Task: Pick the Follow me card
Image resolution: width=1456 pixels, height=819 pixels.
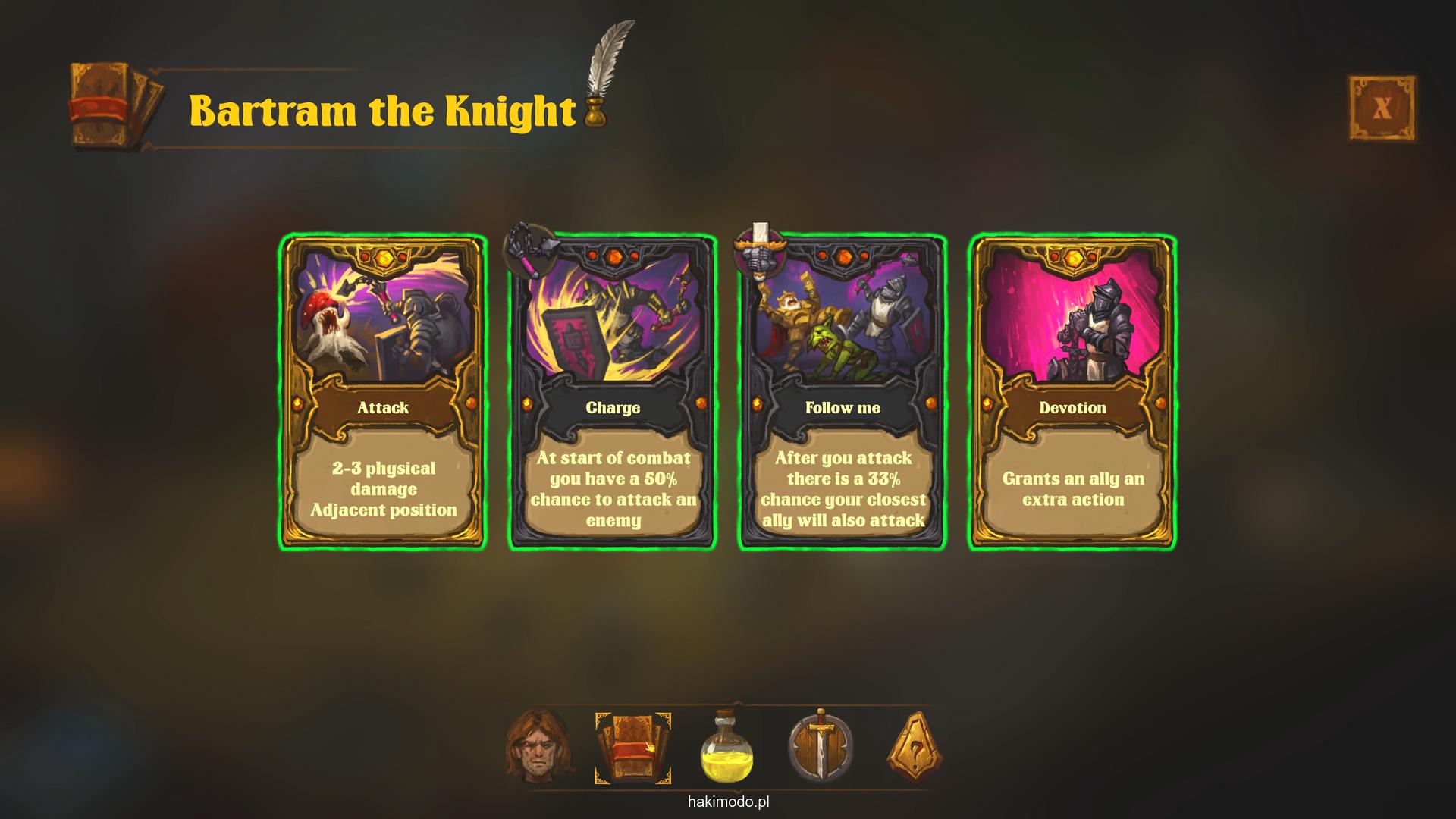Action: 843,391
